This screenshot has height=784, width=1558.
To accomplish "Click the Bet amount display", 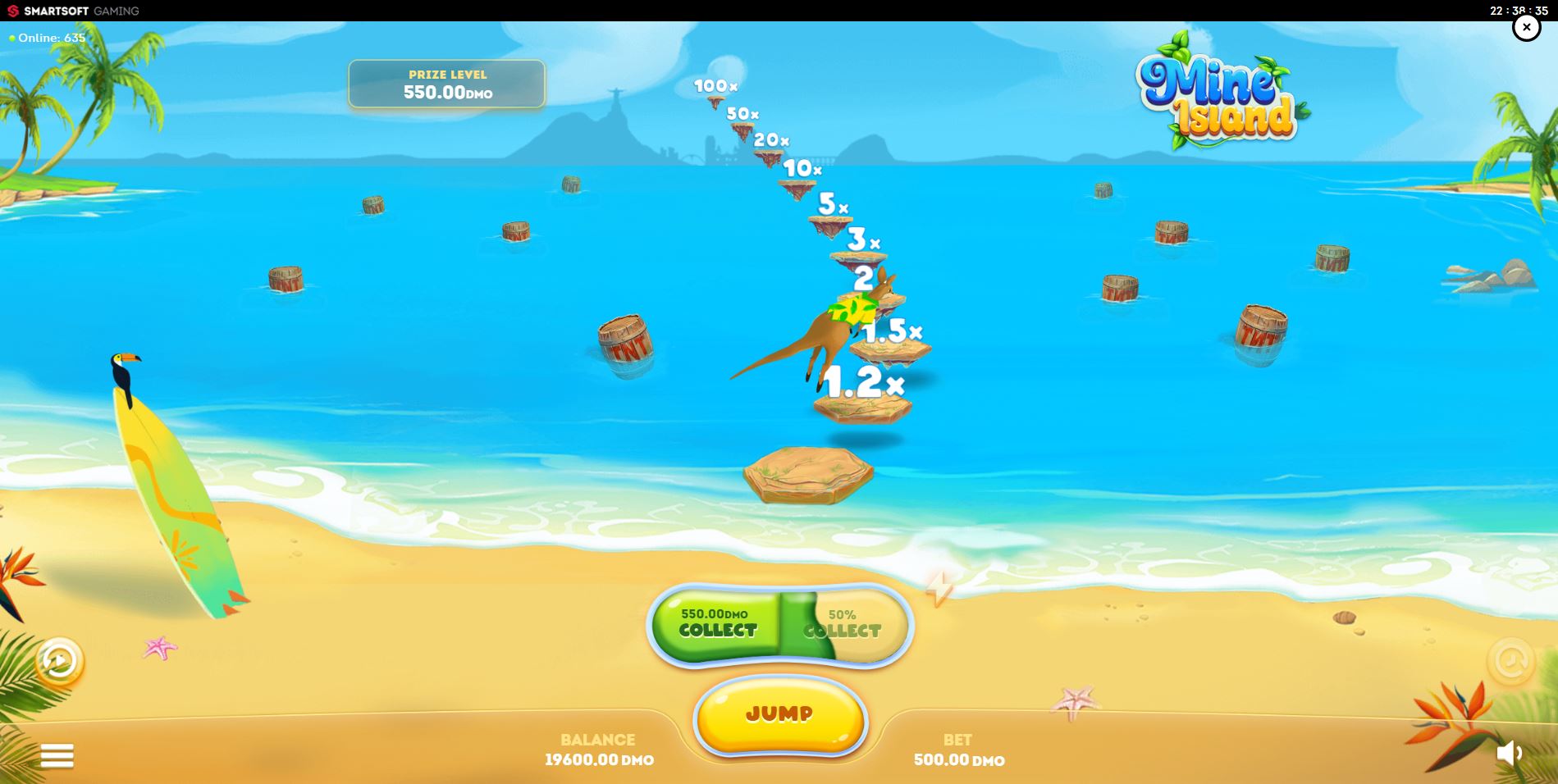I will click(x=957, y=750).
